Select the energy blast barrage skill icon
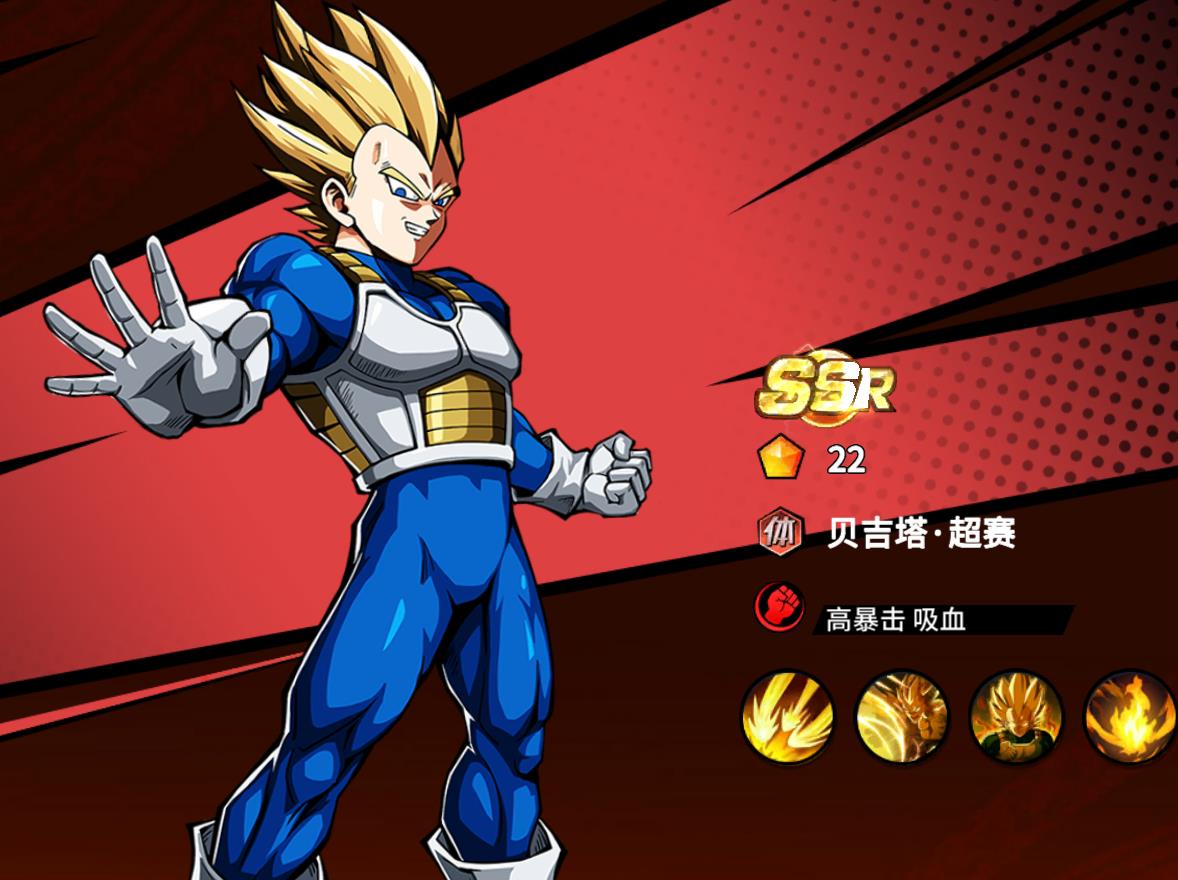This screenshot has width=1178, height=880. click(787, 716)
